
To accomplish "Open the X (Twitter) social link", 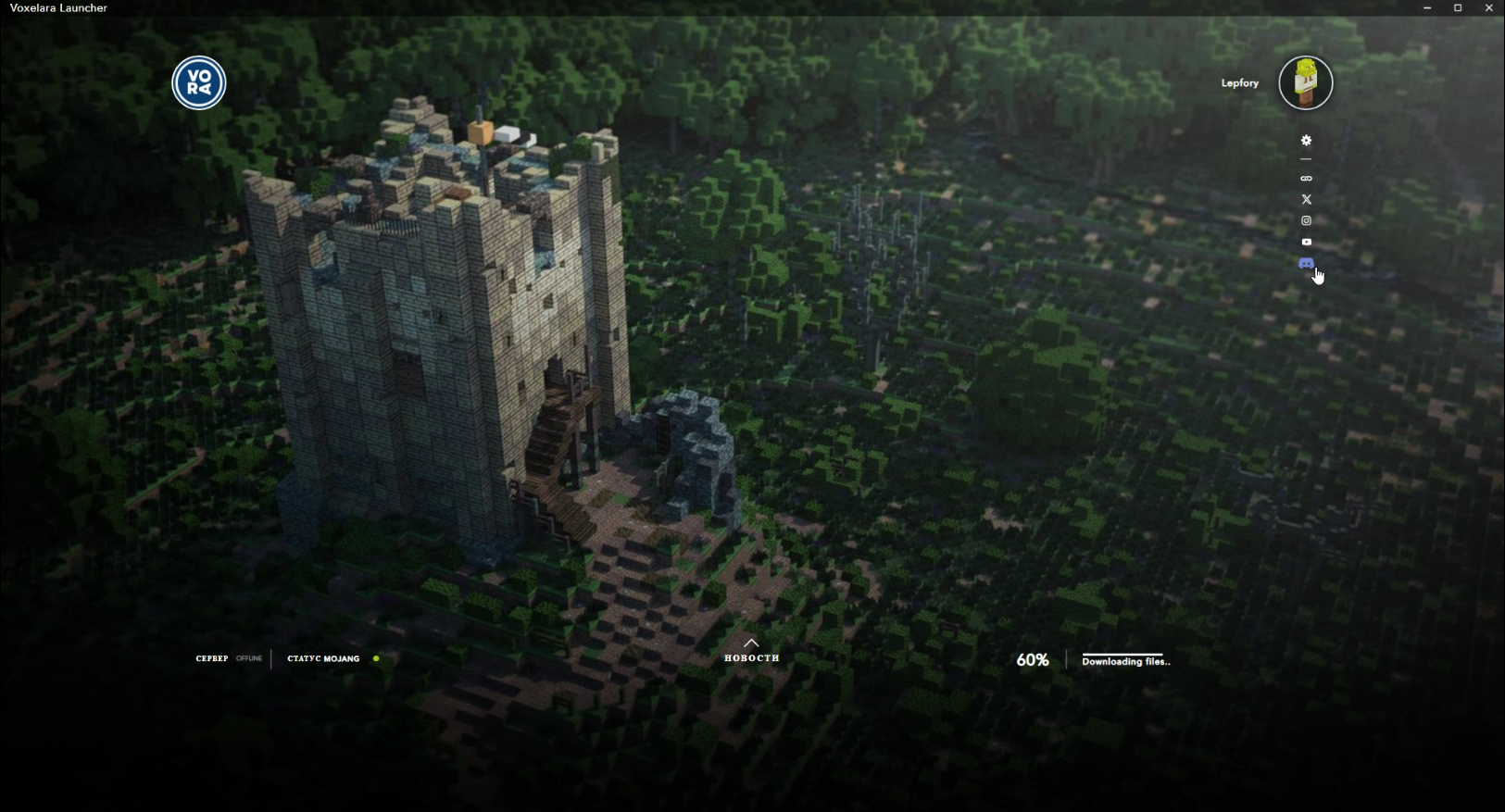I will [1306, 199].
